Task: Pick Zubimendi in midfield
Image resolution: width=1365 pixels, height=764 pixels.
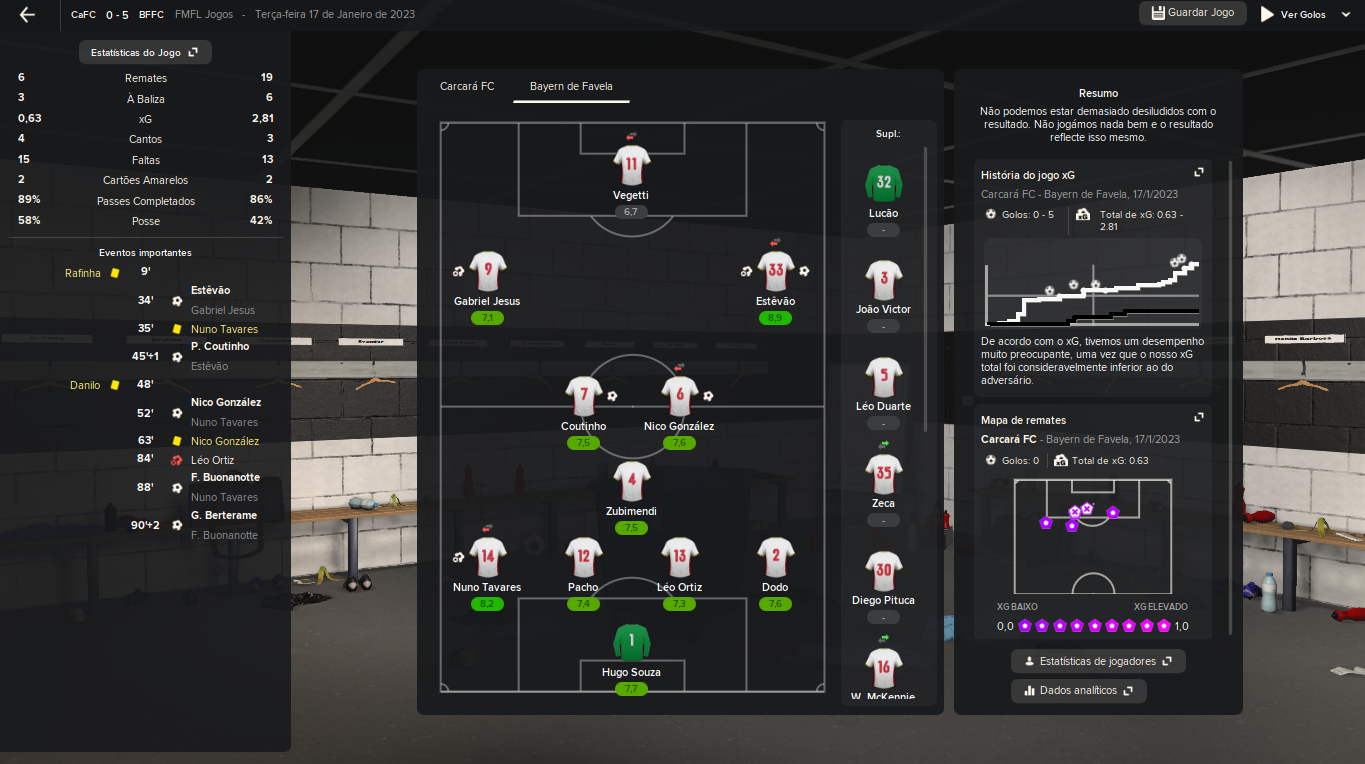Action: coord(631,481)
